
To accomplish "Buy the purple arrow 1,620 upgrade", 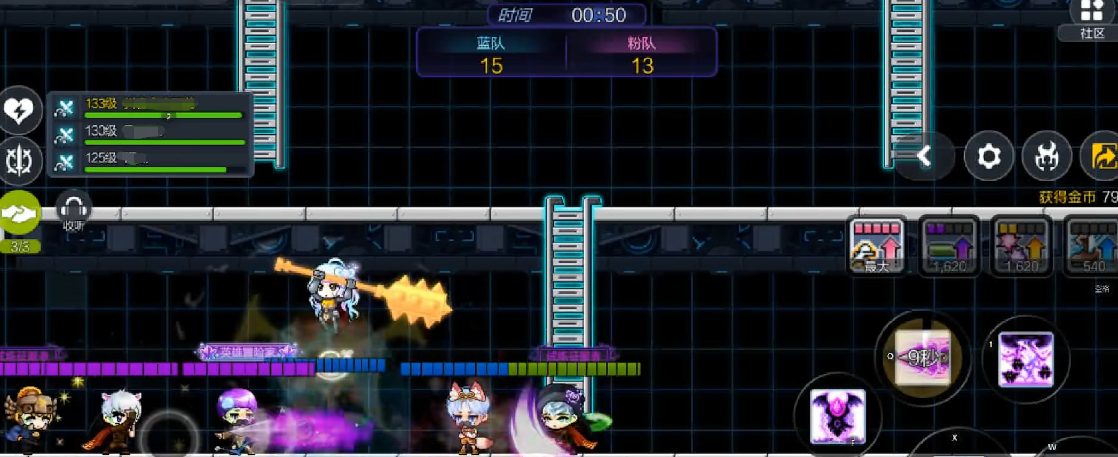I will point(949,245).
